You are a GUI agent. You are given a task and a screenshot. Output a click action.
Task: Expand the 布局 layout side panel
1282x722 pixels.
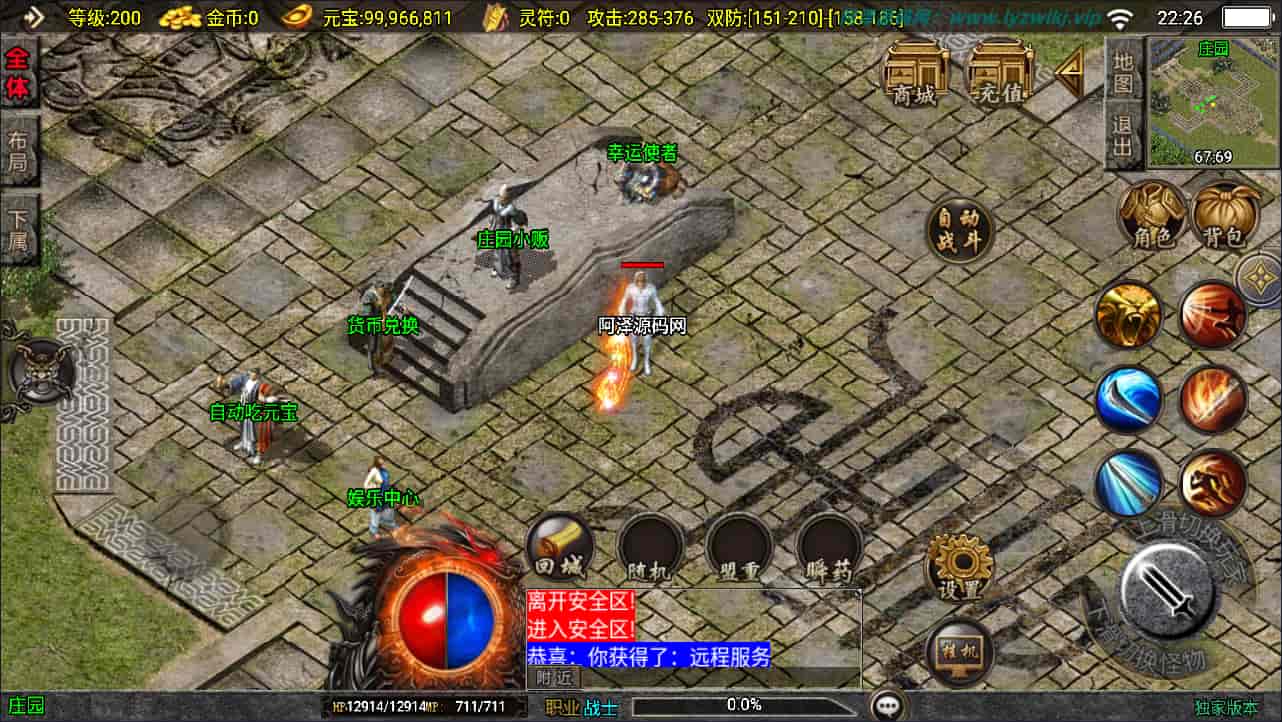click(x=18, y=148)
